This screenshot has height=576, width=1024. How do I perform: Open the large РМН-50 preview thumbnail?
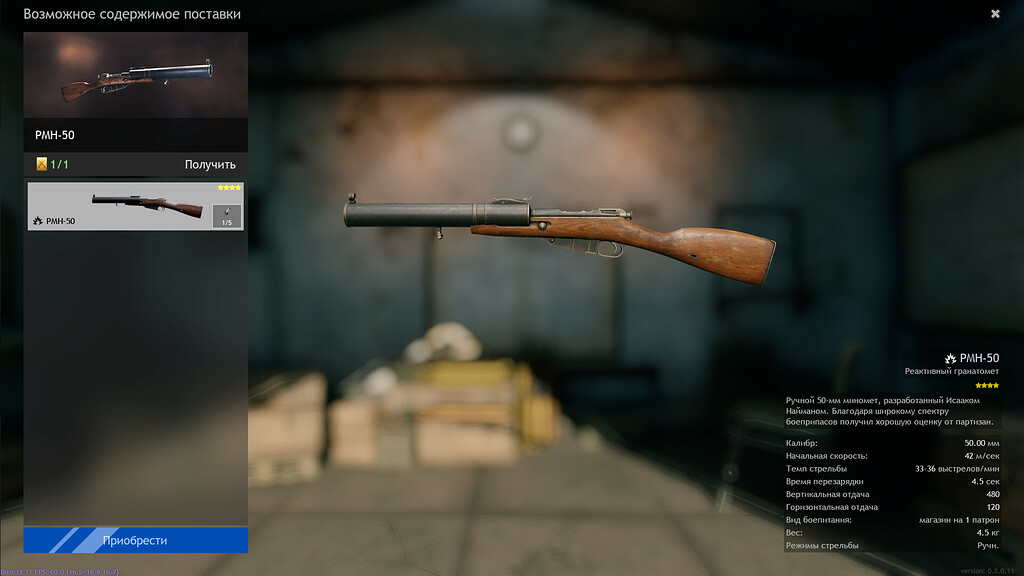[135, 75]
